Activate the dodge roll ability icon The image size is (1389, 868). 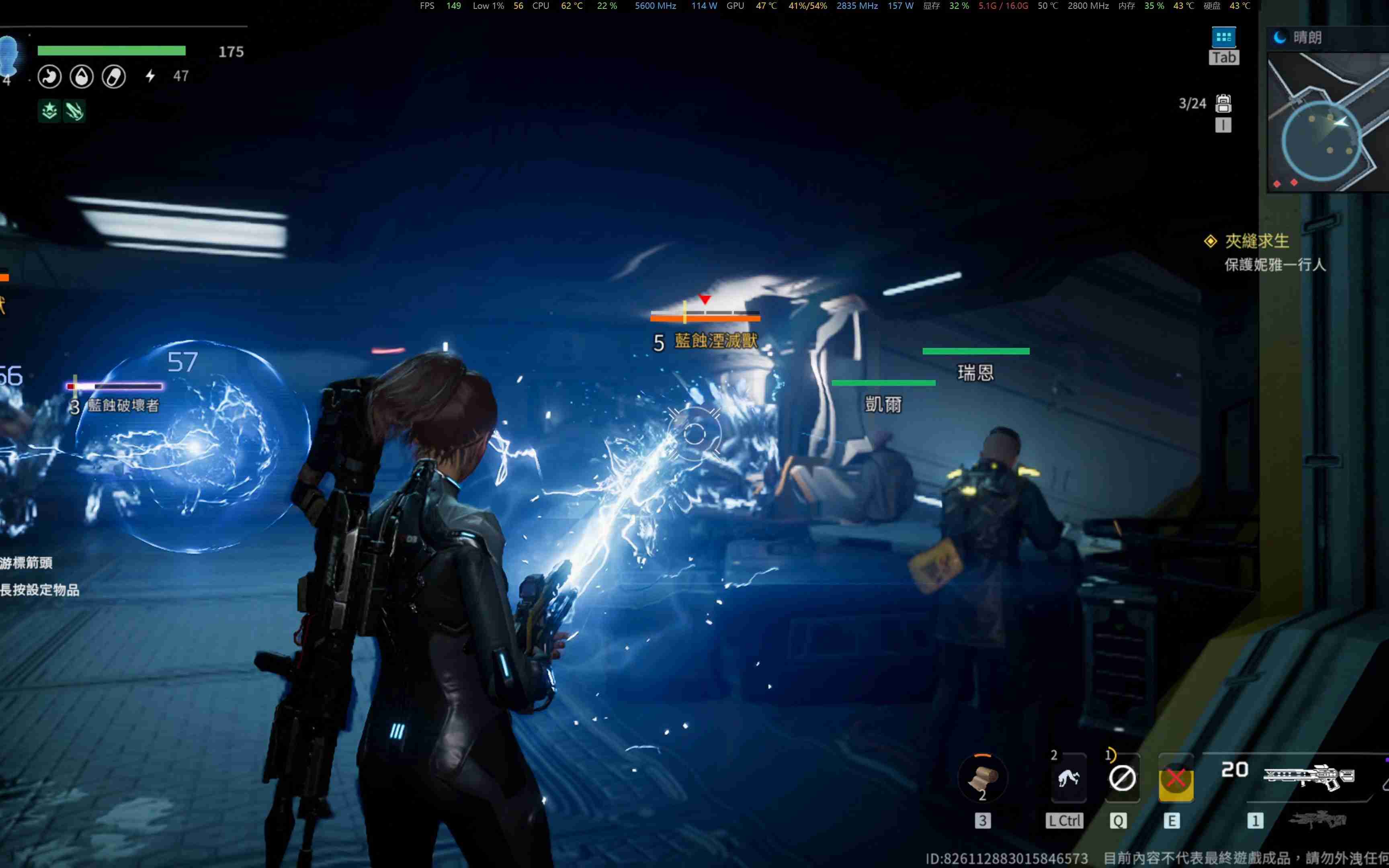pos(1068,778)
